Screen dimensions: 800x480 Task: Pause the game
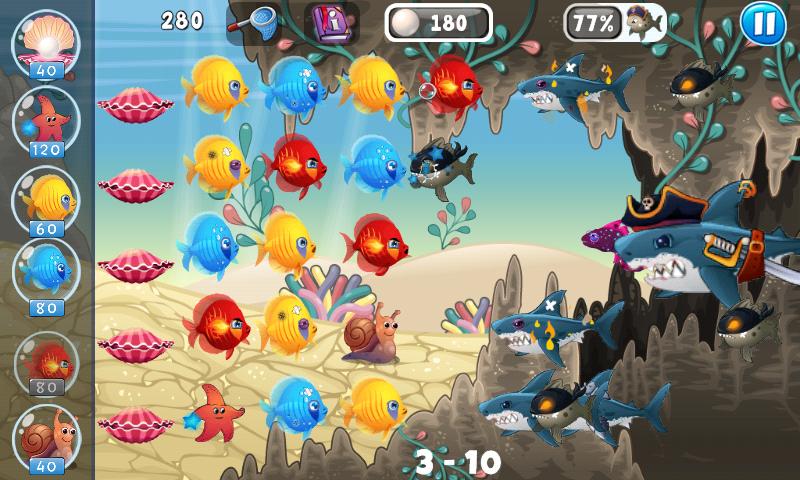coord(763,24)
